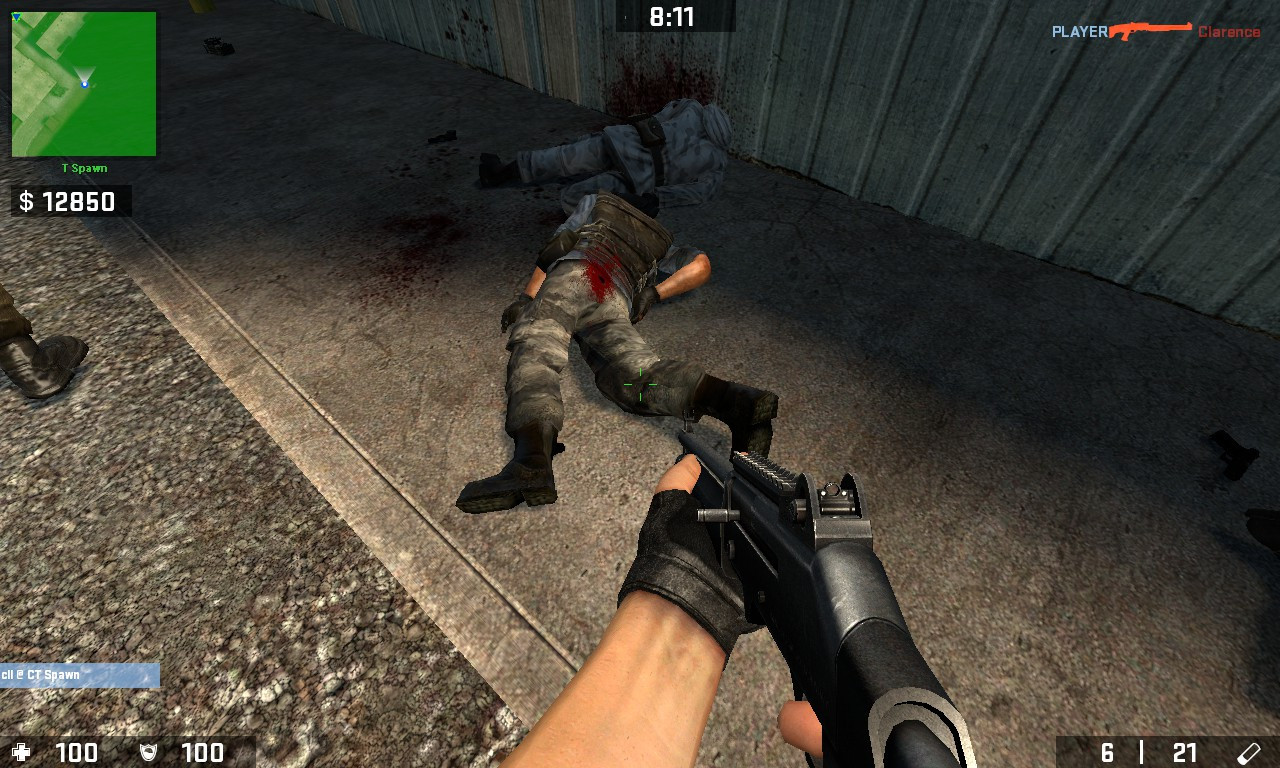Click the magazine ammo count showing 6
The height and width of the screenshot is (768, 1280).
pyautogui.click(x=1107, y=750)
